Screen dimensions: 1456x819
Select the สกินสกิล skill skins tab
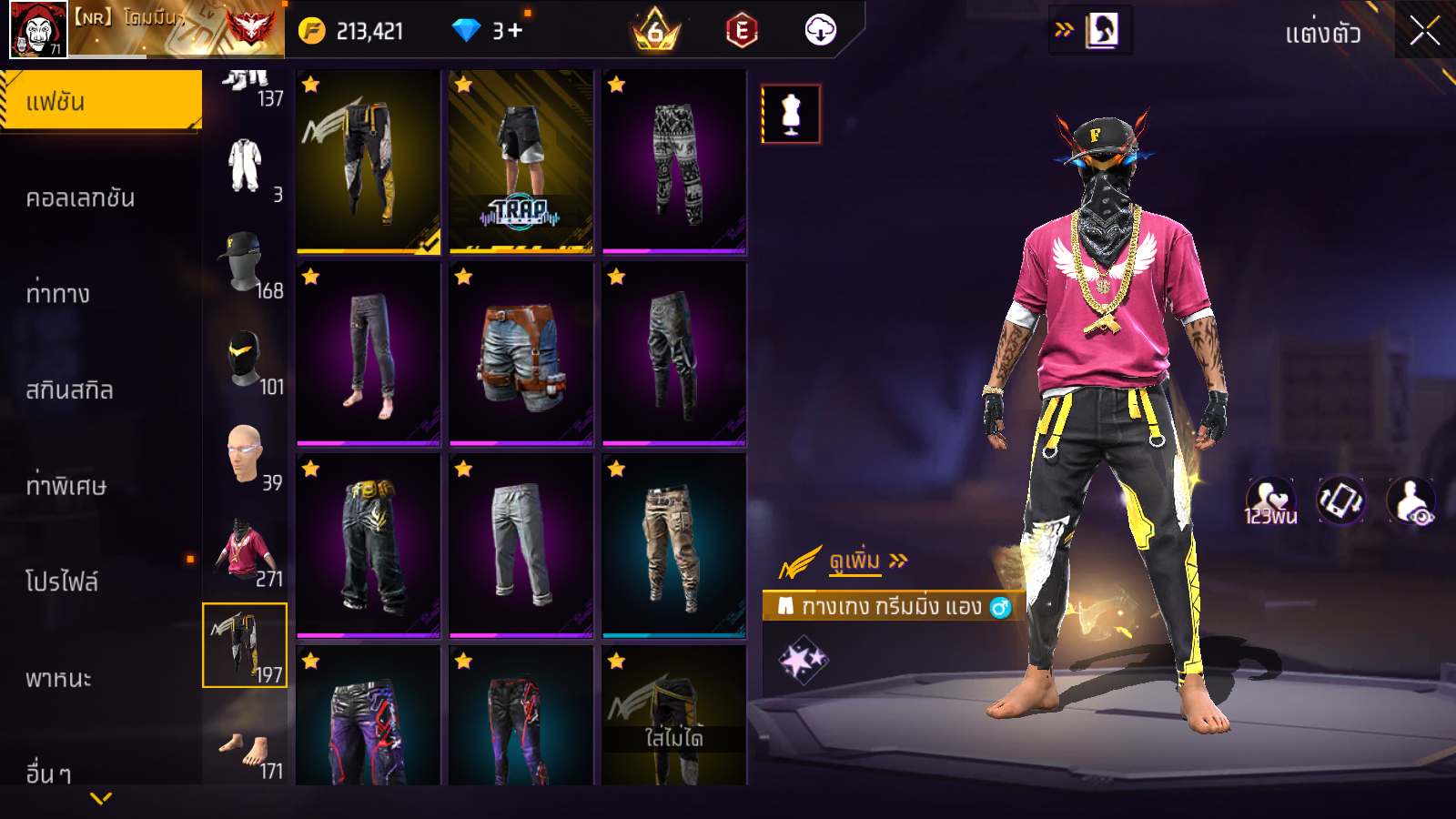pos(70,390)
